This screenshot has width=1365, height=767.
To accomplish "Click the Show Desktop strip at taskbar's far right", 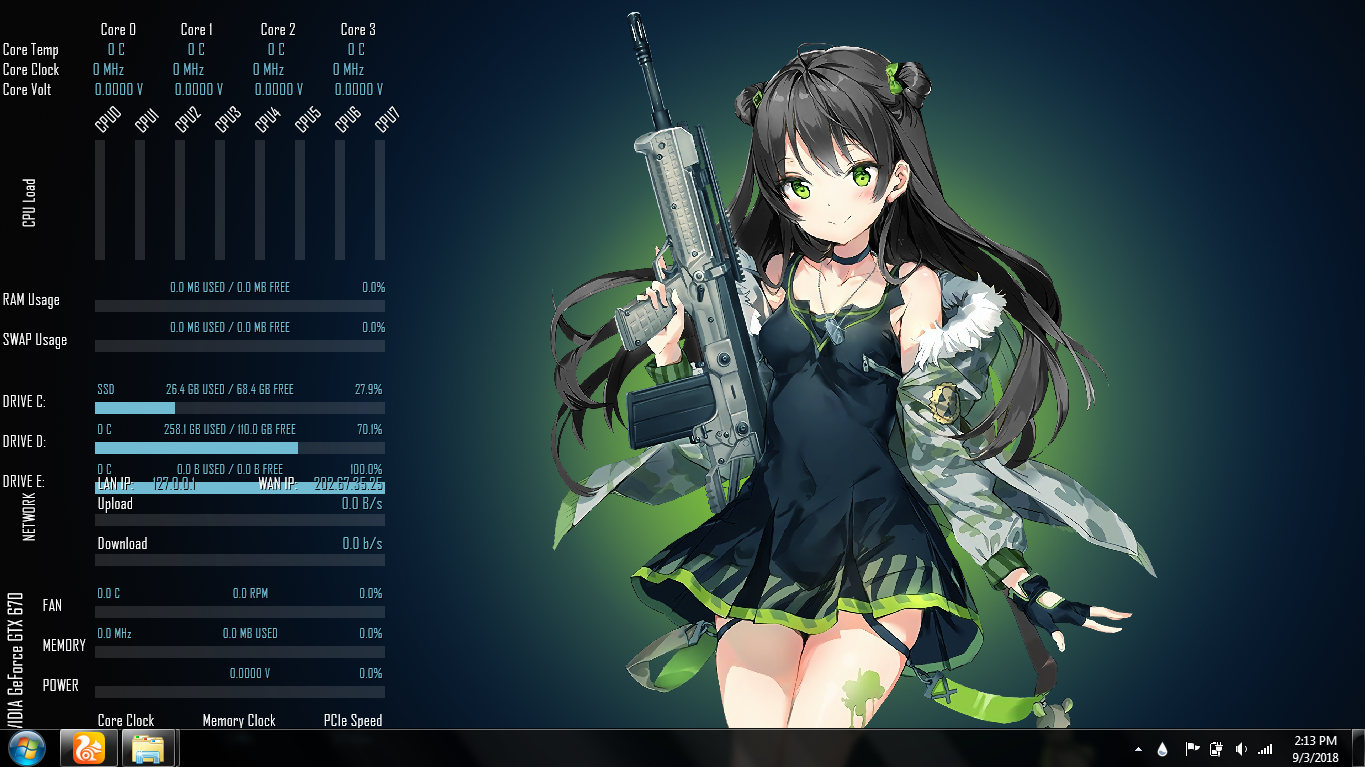I will pyautogui.click(x=1360, y=748).
